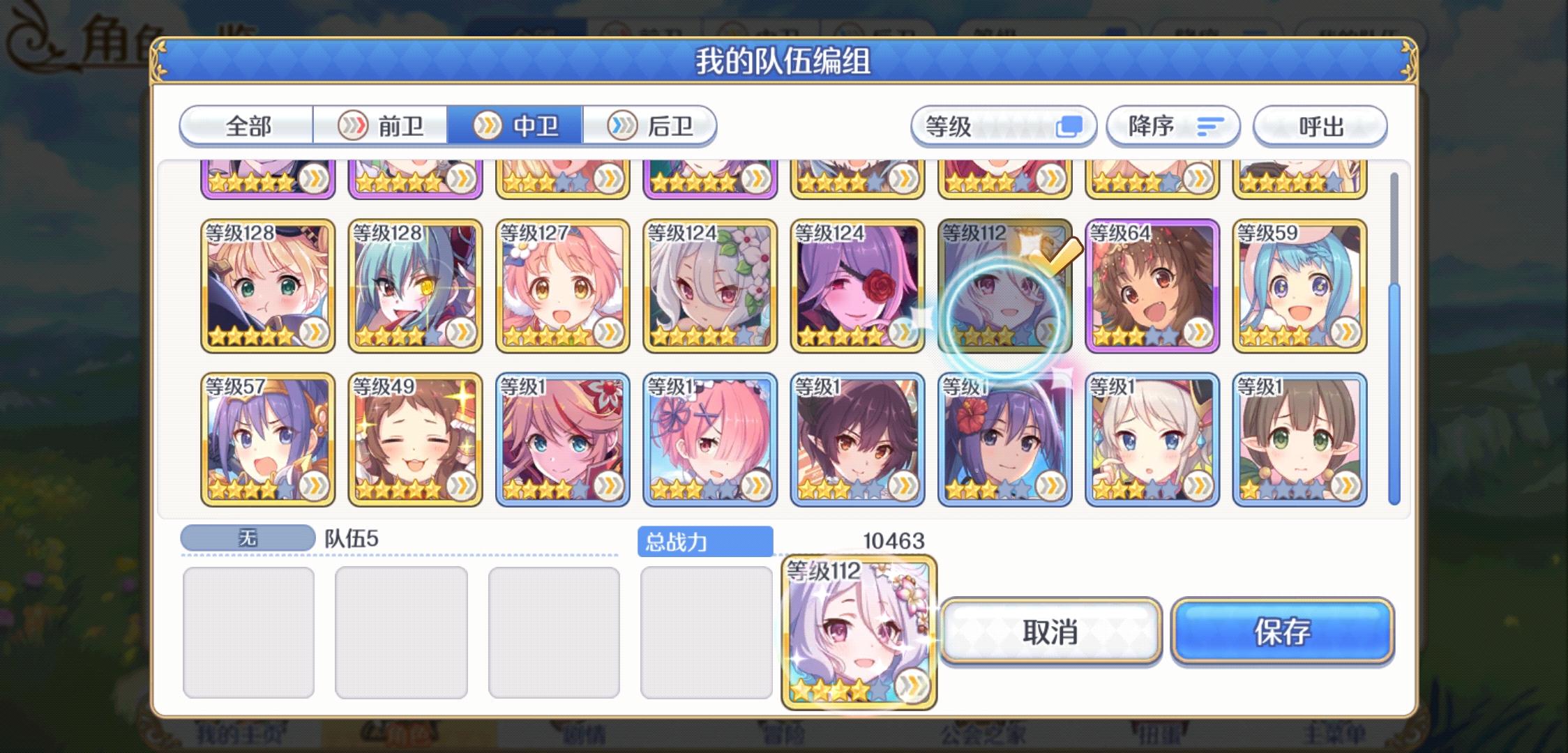Tap the 等级 sort criteria icon
The height and width of the screenshot is (753, 1568).
1069,125
